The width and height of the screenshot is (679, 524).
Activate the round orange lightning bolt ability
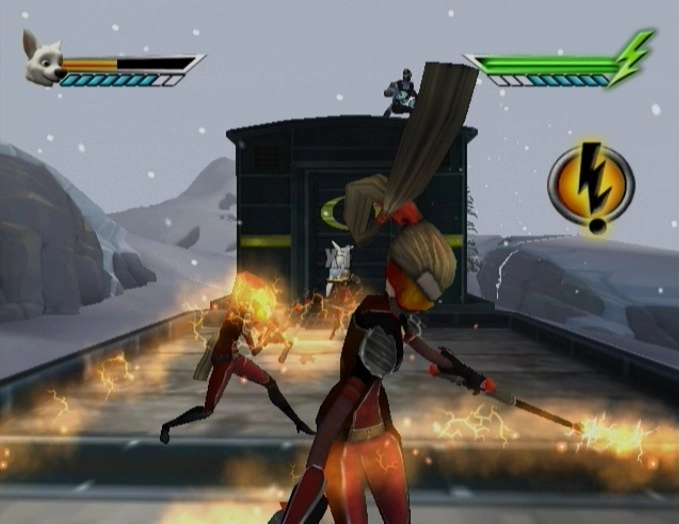pyautogui.click(x=592, y=183)
